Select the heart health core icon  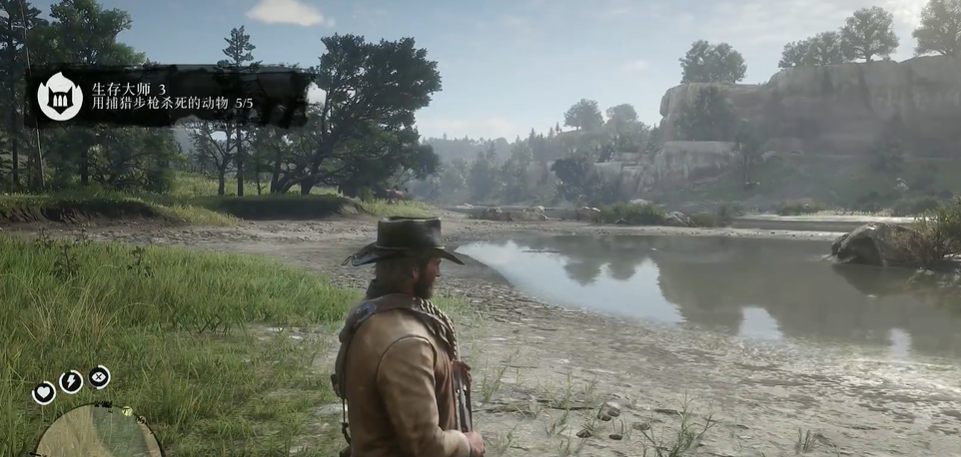[x=44, y=393]
